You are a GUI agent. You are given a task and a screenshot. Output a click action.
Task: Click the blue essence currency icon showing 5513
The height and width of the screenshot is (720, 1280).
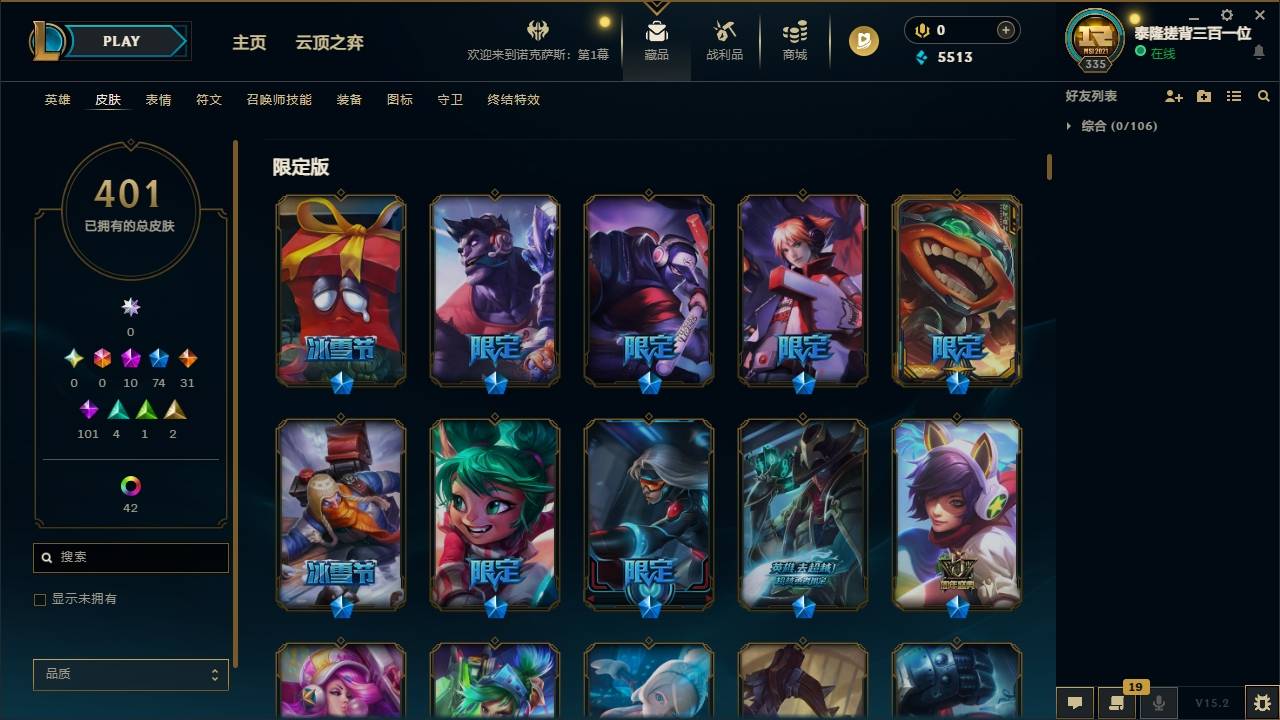[919, 57]
